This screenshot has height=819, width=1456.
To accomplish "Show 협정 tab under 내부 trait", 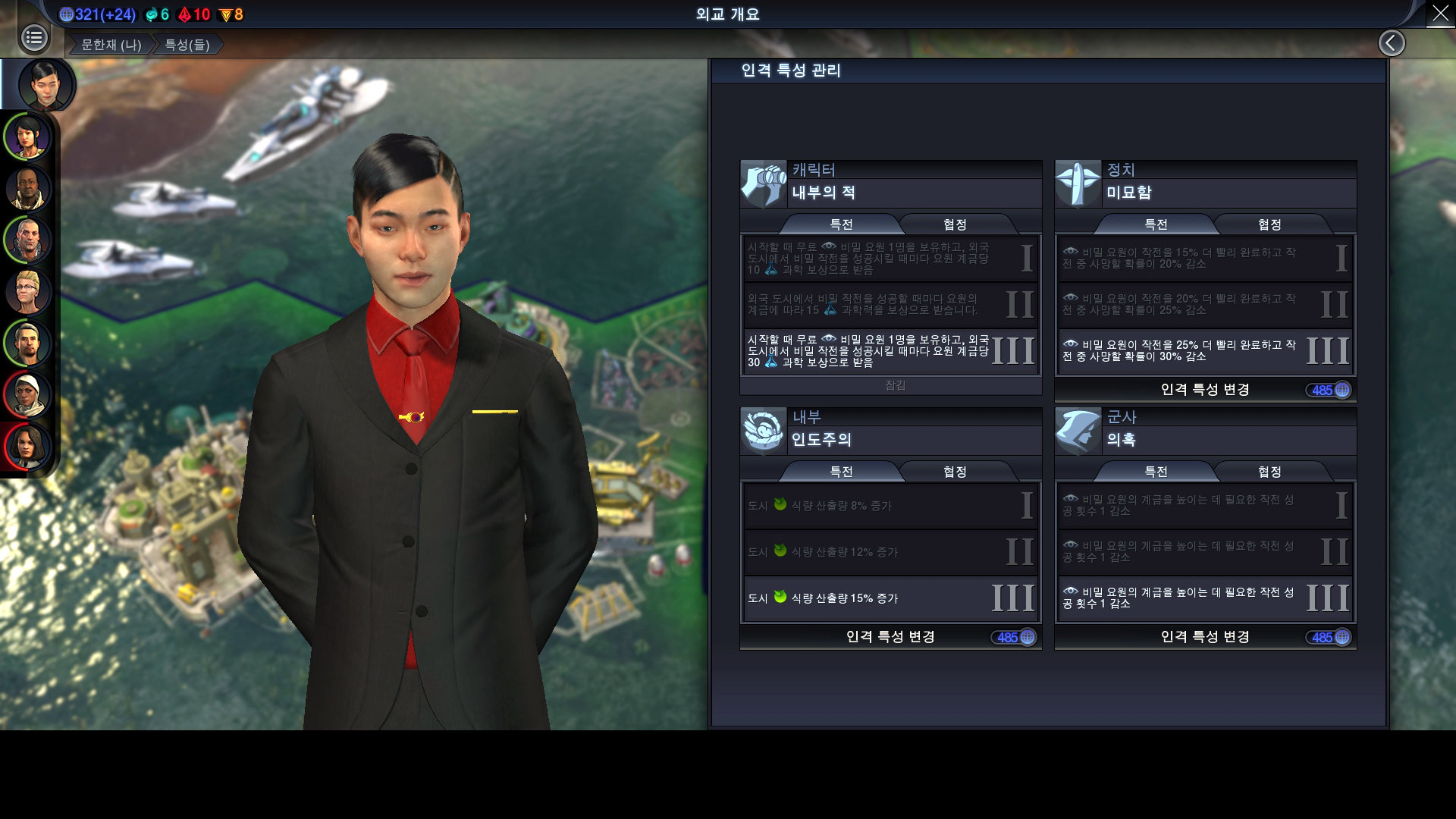I will point(955,472).
